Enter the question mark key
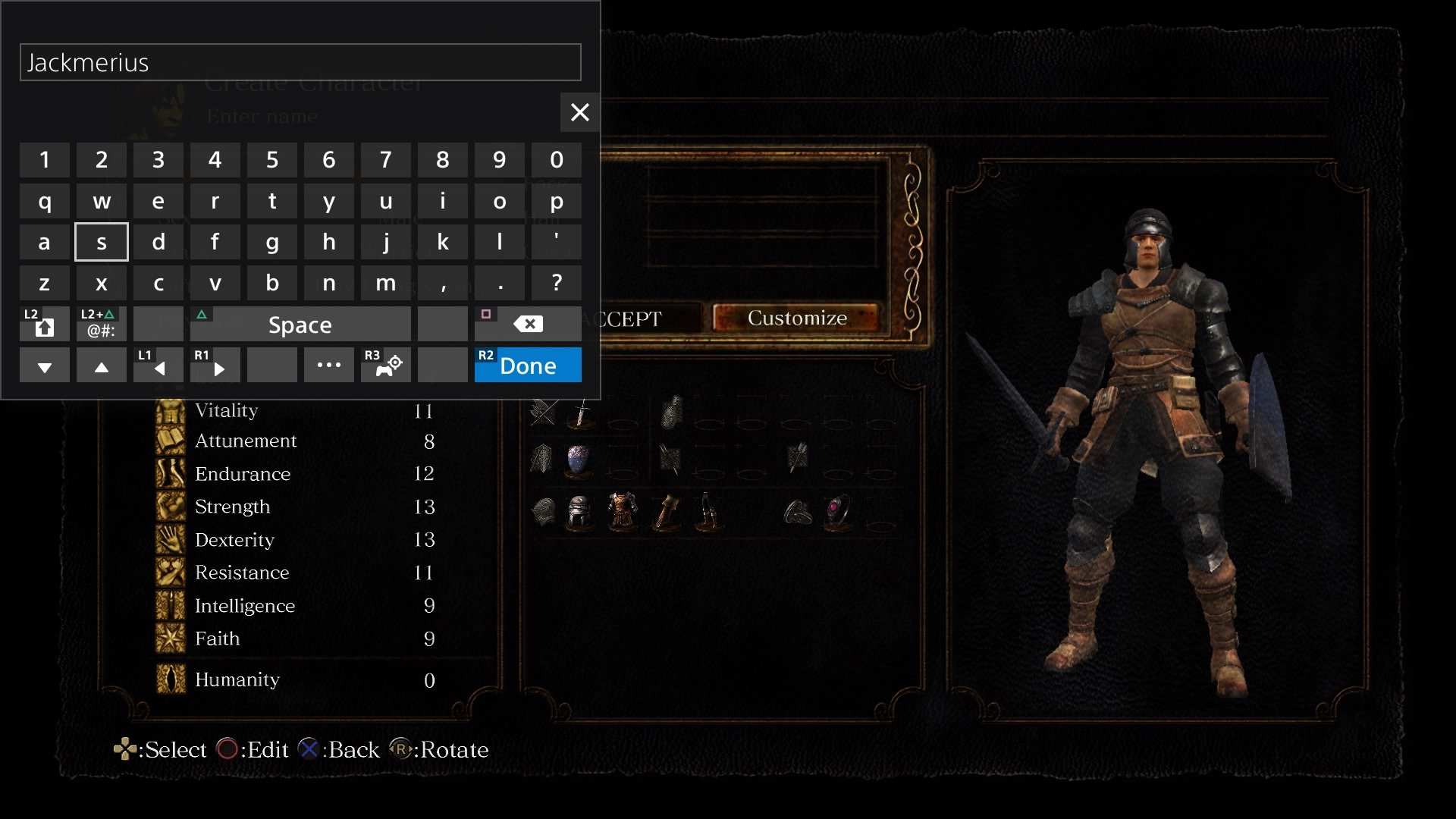Screen dimensions: 1456x819 click(557, 283)
